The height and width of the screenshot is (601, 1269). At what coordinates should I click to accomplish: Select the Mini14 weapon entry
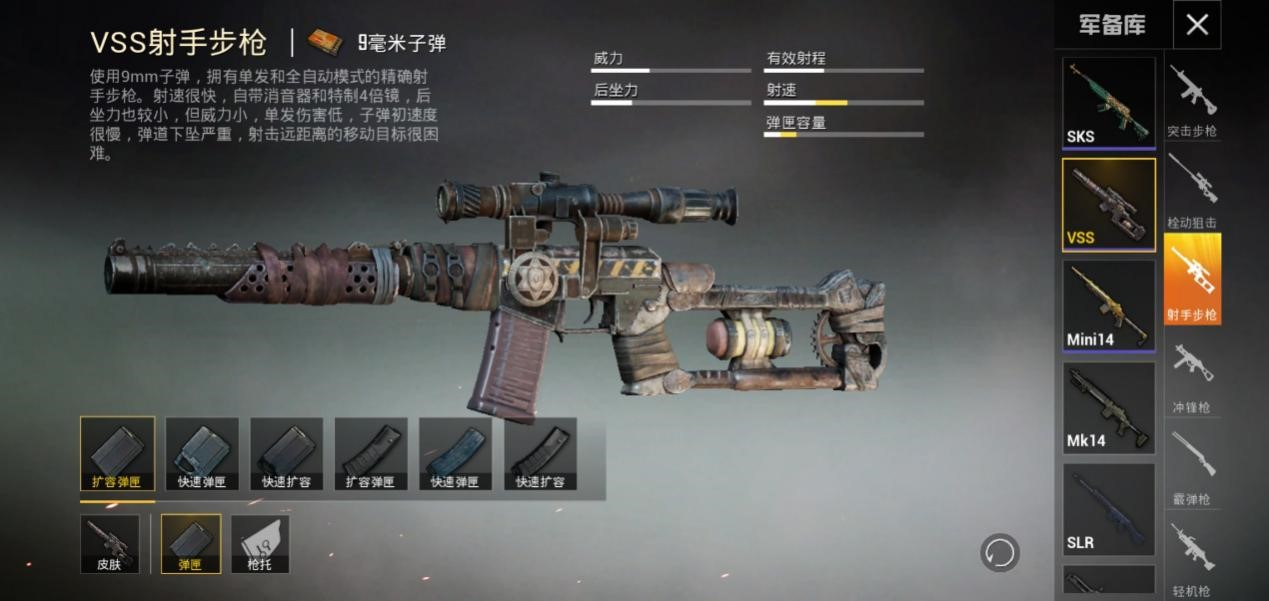point(1108,305)
